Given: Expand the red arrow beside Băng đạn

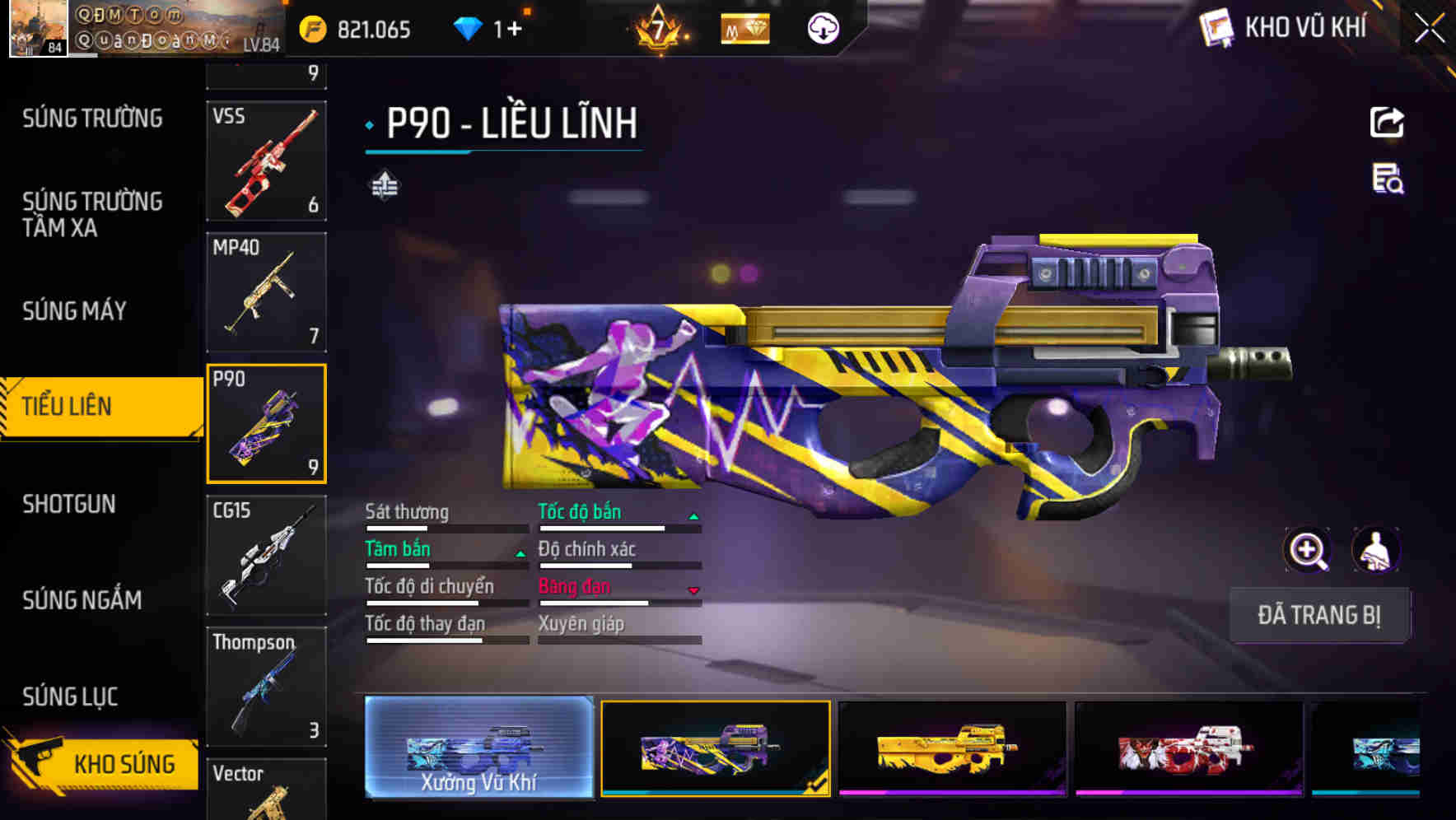Looking at the screenshot, I should point(694,589).
